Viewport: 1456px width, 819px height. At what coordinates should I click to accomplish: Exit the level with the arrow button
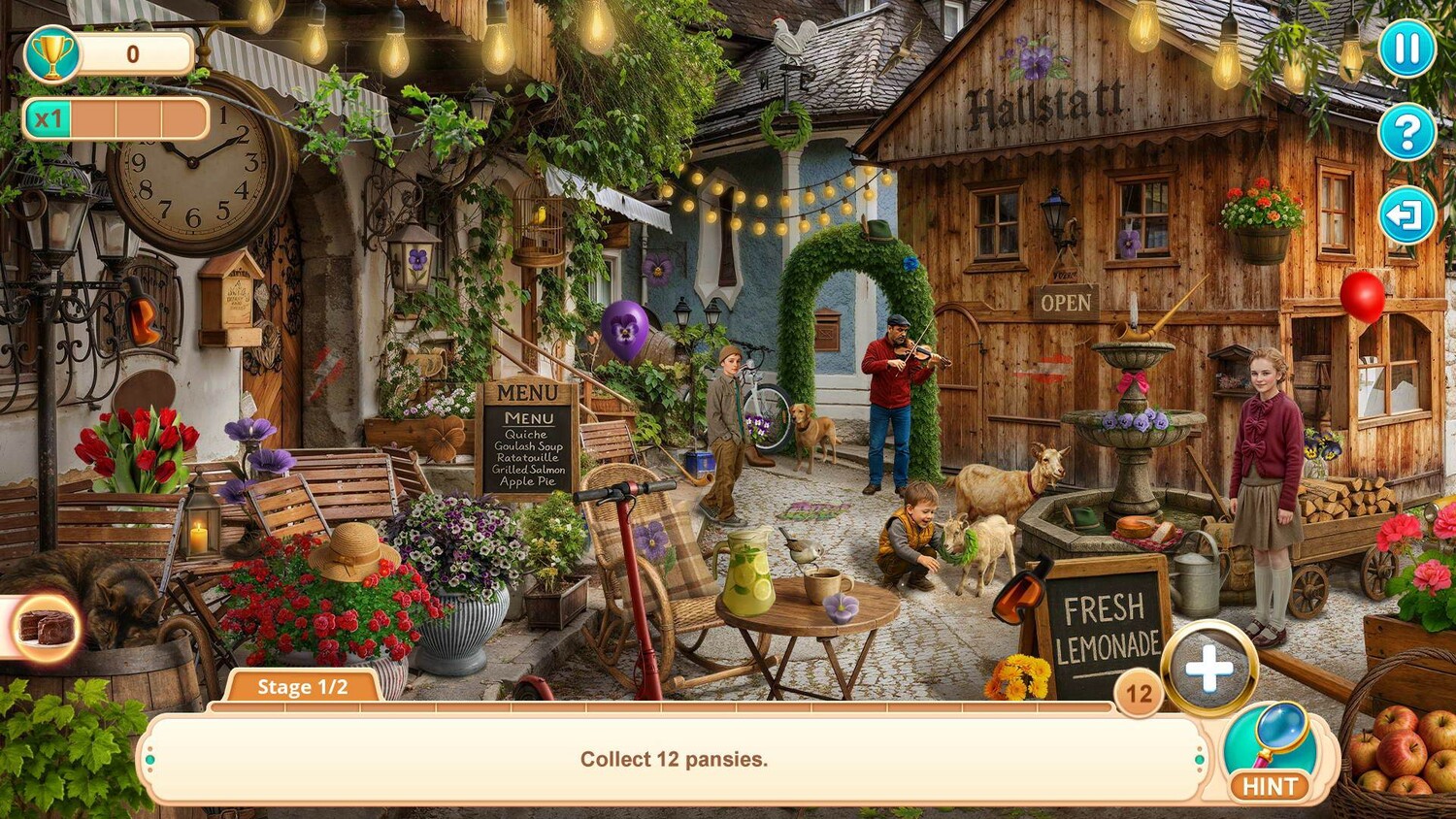point(1406,215)
